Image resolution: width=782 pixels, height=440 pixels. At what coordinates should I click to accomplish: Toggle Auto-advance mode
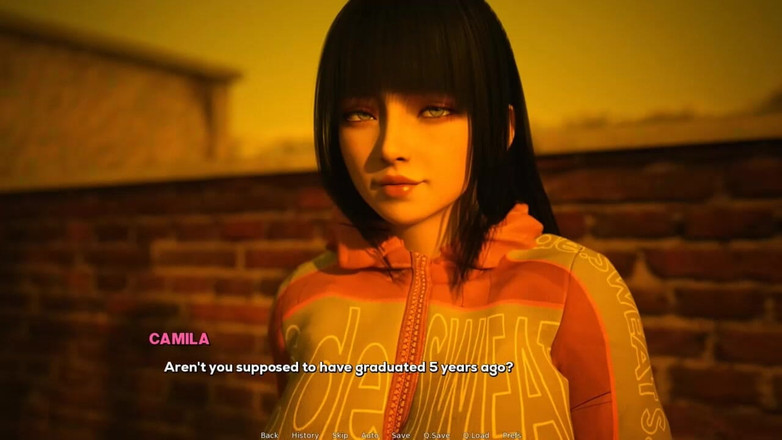click(x=370, y=435)
